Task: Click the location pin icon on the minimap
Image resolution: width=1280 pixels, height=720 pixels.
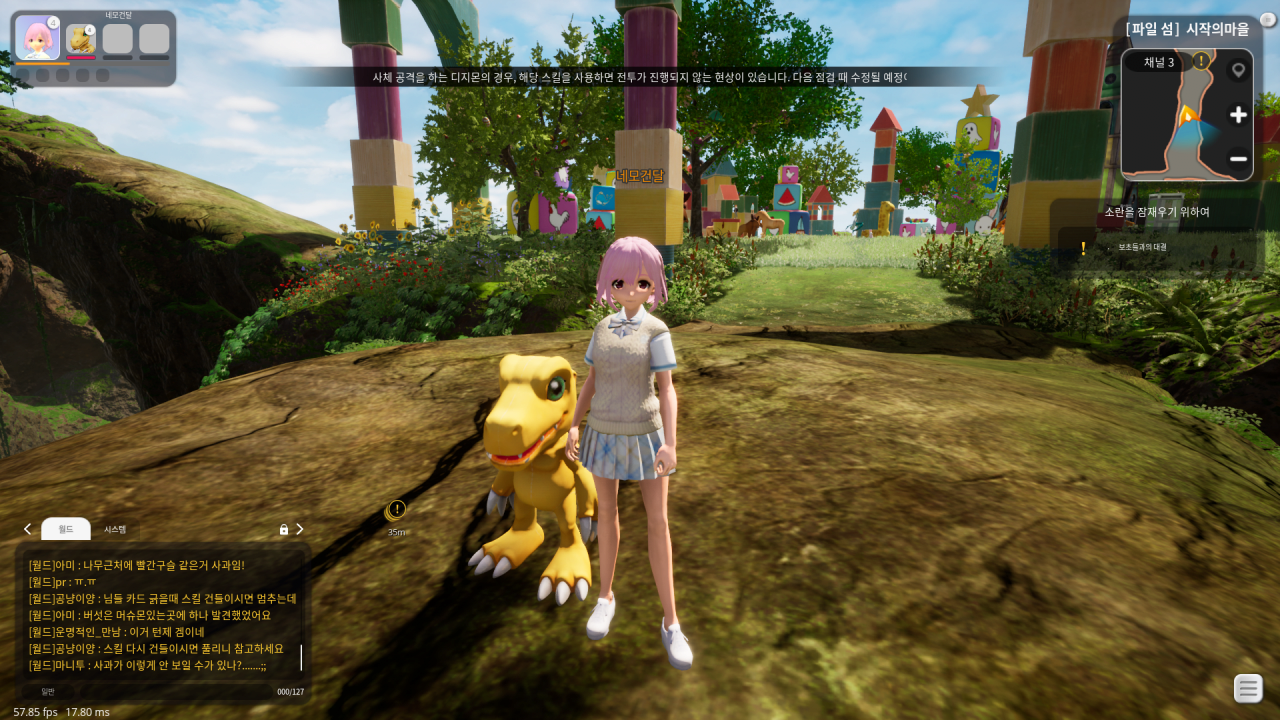Action: pyautogui.click(x=1239, y=68)
